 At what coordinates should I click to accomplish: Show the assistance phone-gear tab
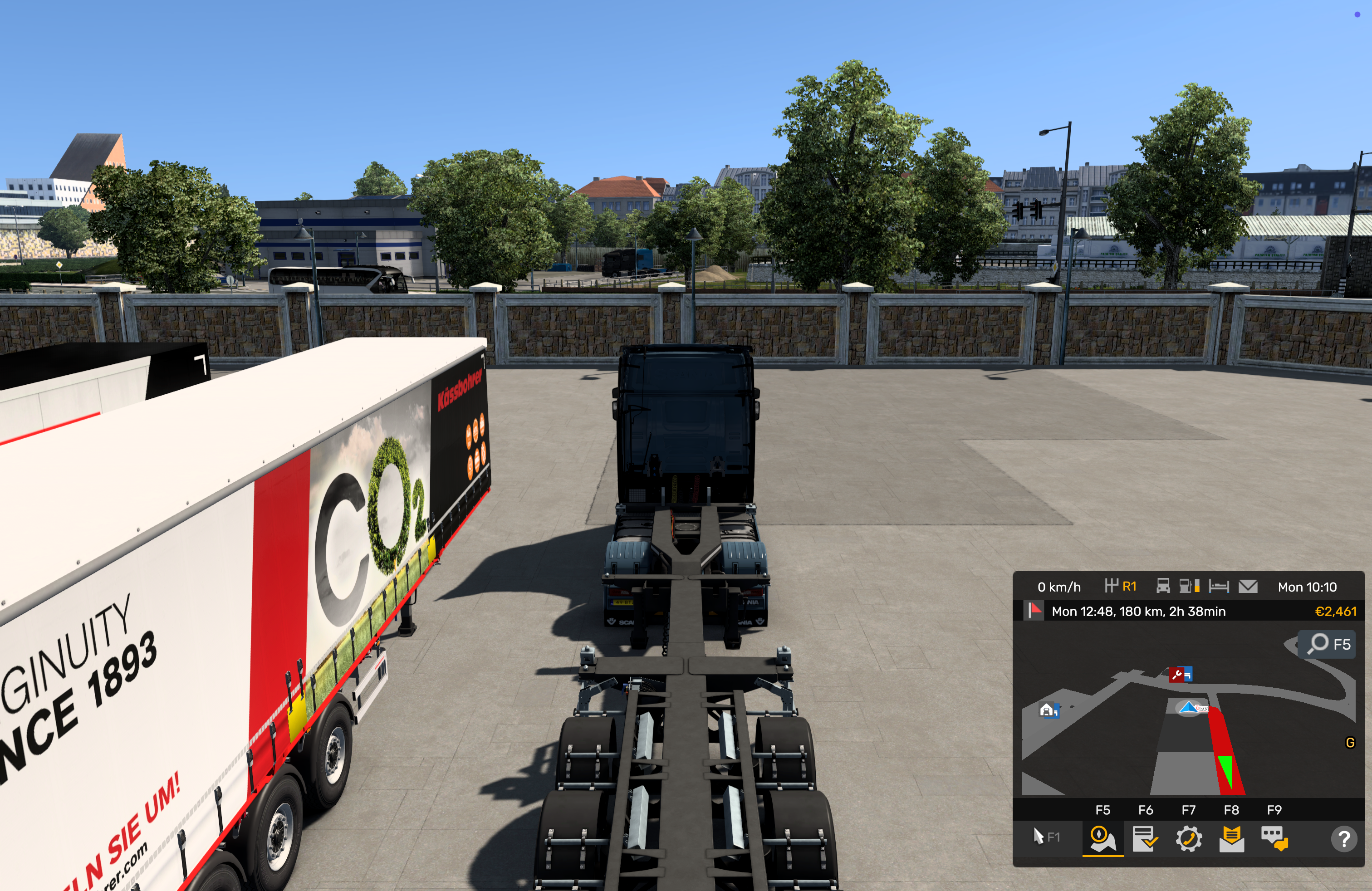[1188, 838]
